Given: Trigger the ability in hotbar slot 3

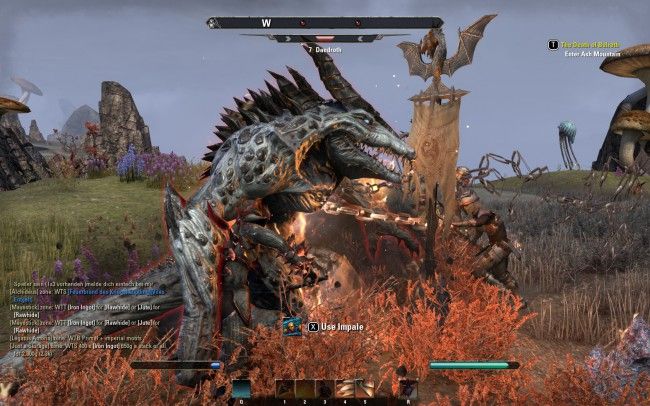Looking at the screenshot, I should pos(325,389).
